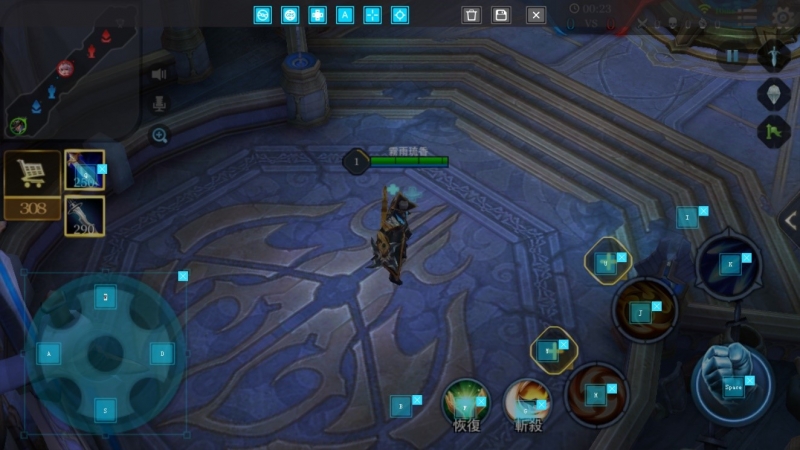This screenshot has width=800, height=450.
Task: Tap the fist basic attack button
Action: [732, 383]
